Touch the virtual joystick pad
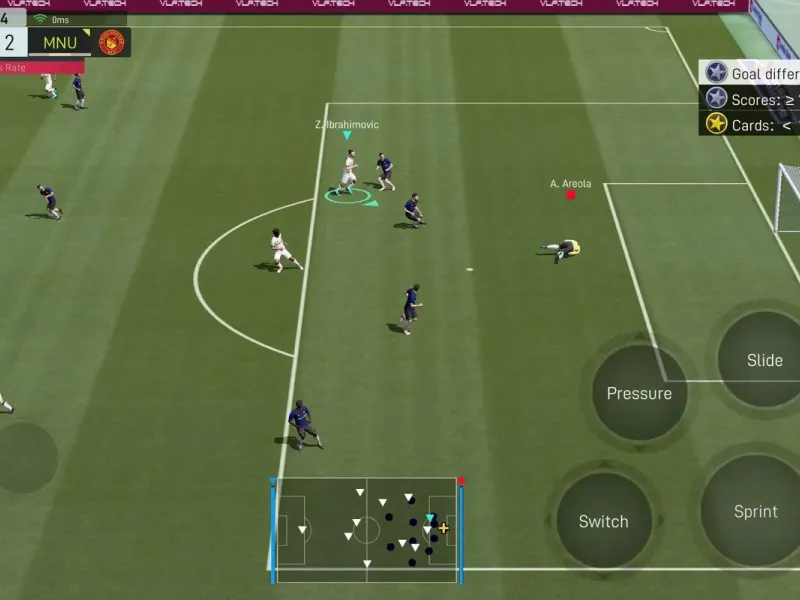The width and height of the screenshot is (800, 600). coord(22,457)
